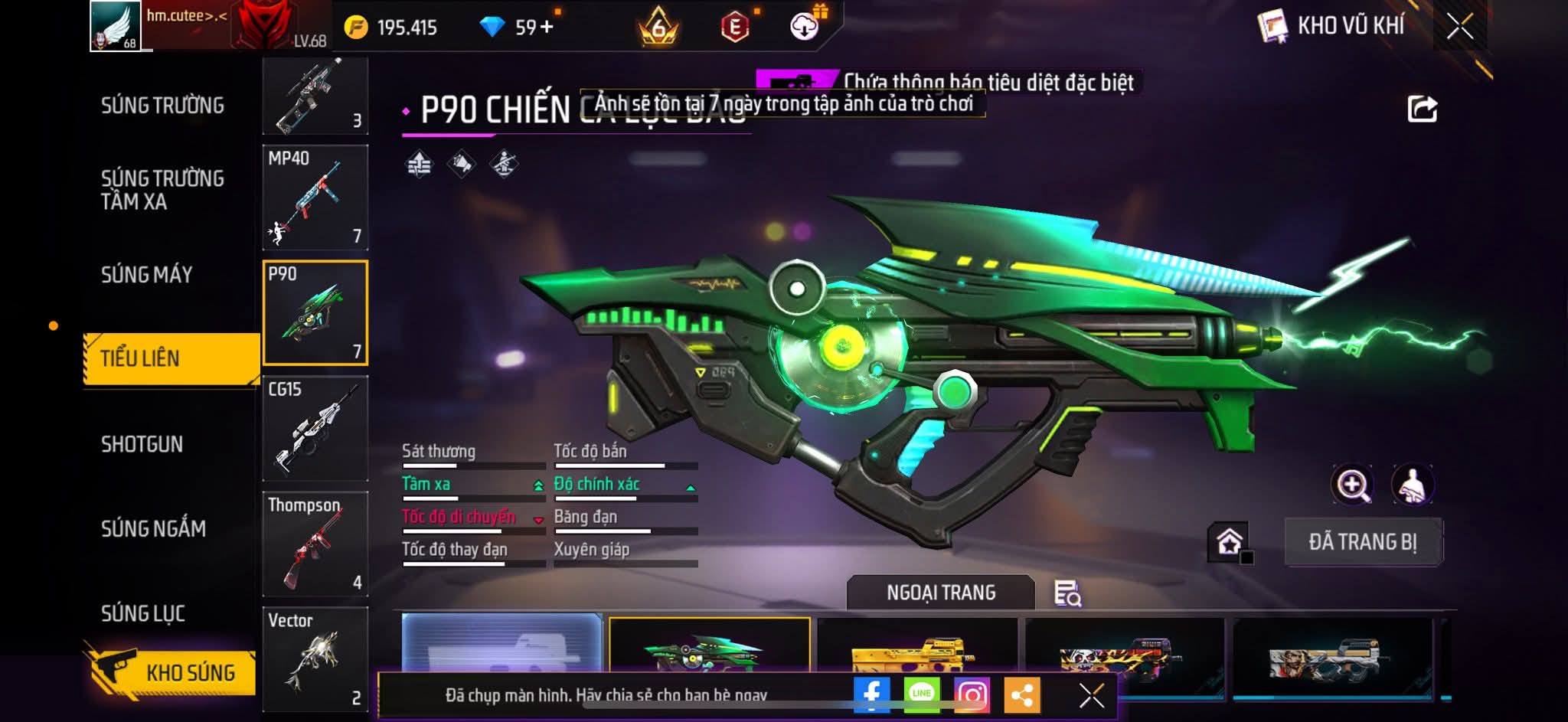Share the screenshot to Instagram
1568x722 pixels.
972,694
